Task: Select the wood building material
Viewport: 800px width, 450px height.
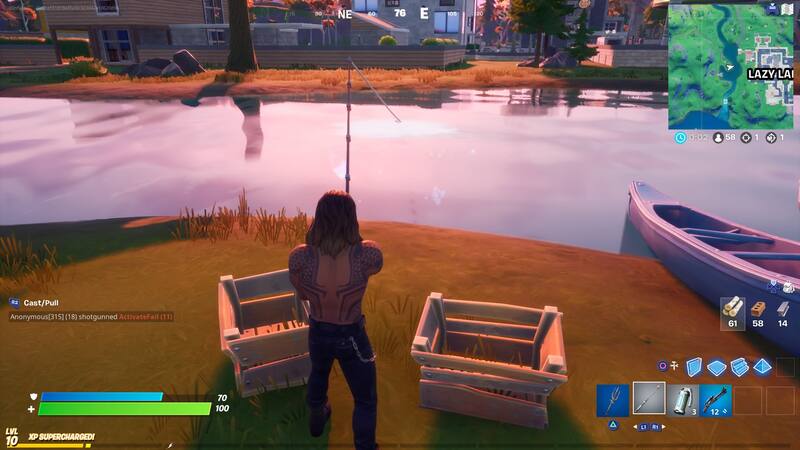Action: click(731, 309)
